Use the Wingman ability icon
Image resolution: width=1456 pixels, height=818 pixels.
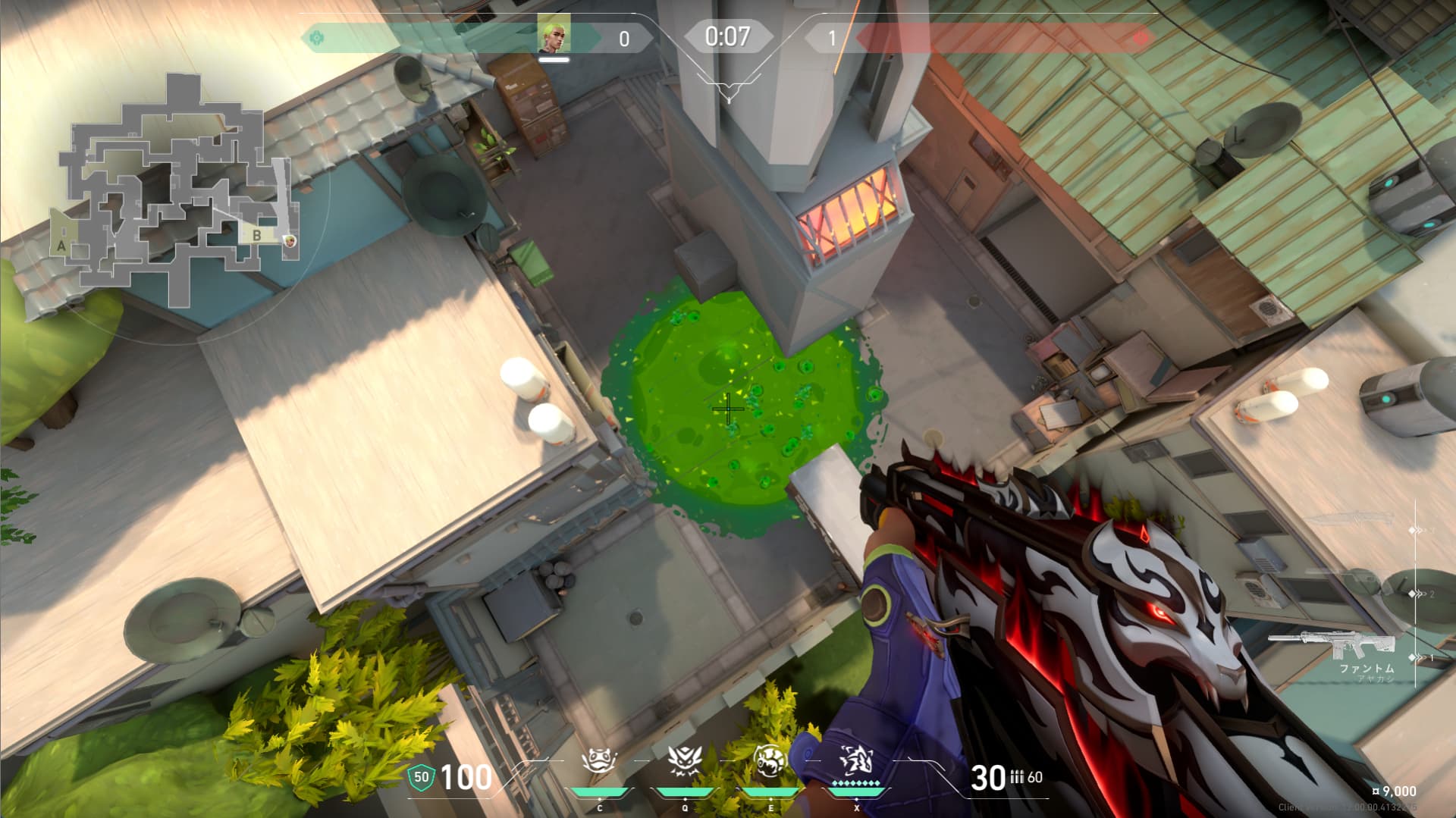685,762
